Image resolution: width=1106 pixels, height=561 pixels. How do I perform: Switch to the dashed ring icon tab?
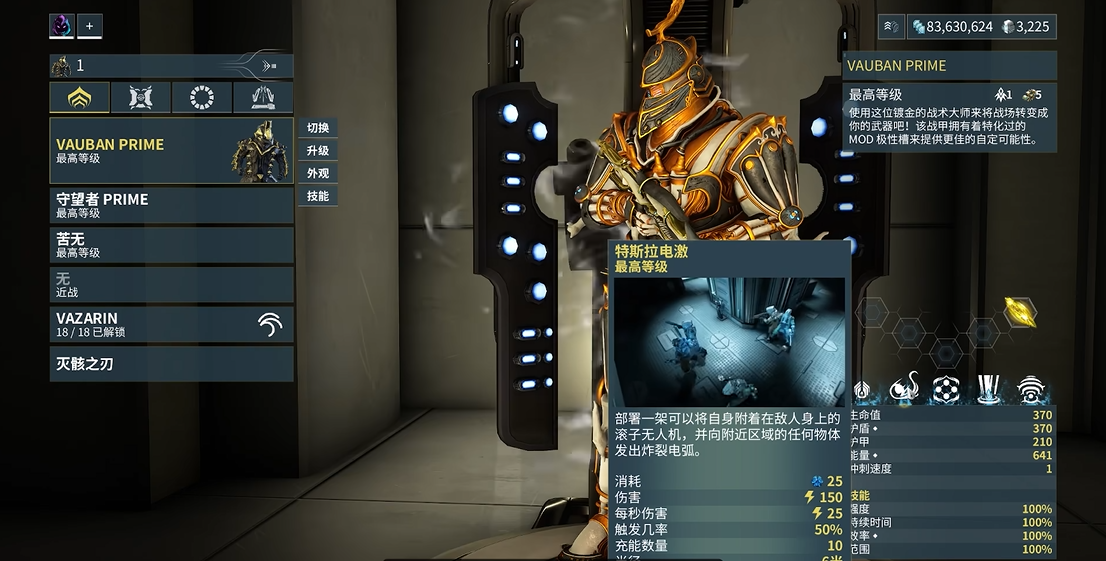(202, 97)
